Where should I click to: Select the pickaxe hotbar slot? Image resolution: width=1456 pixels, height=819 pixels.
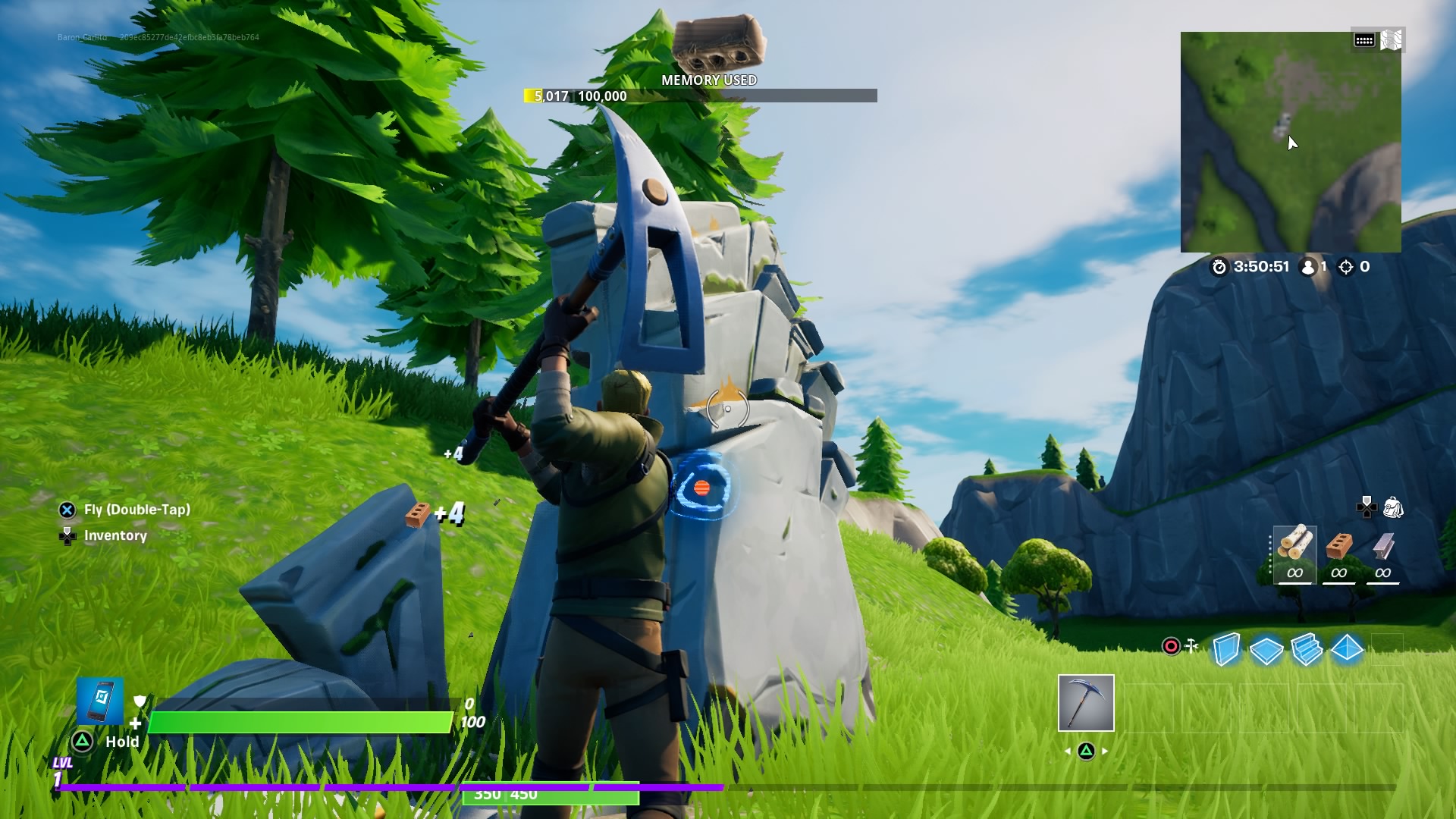coord(1086,703)
